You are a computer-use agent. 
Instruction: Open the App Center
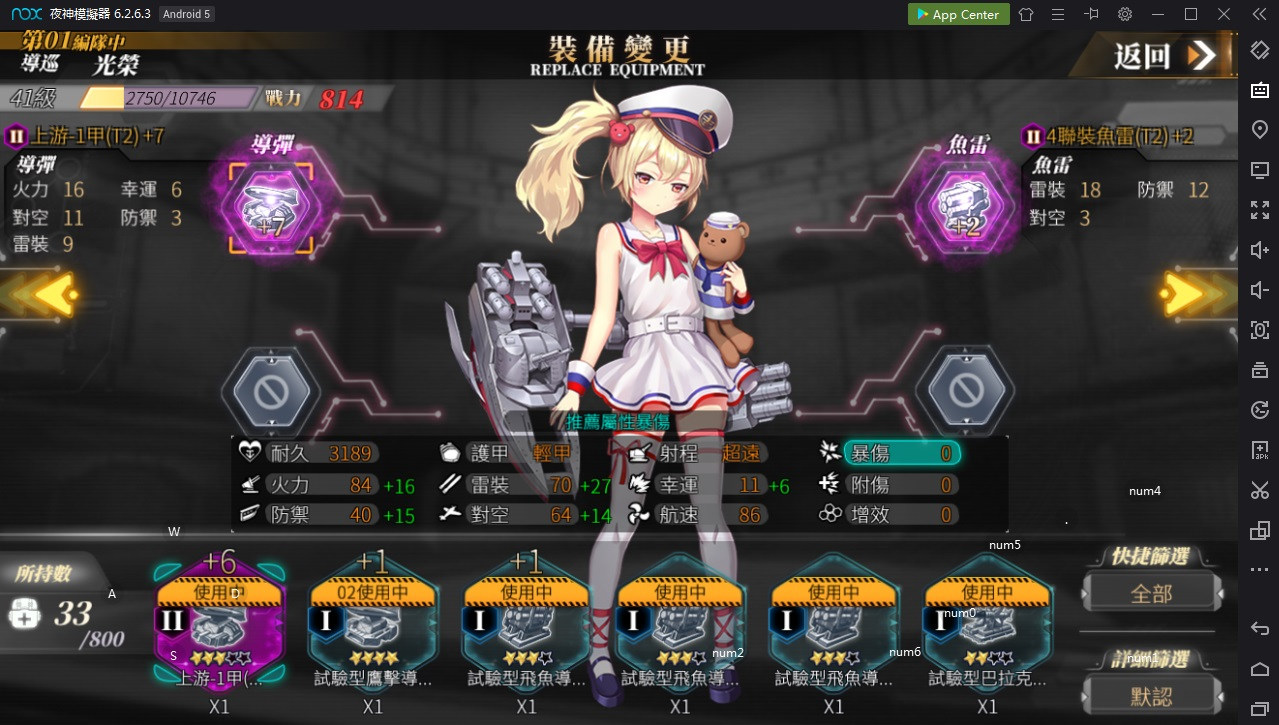(957, 14)
